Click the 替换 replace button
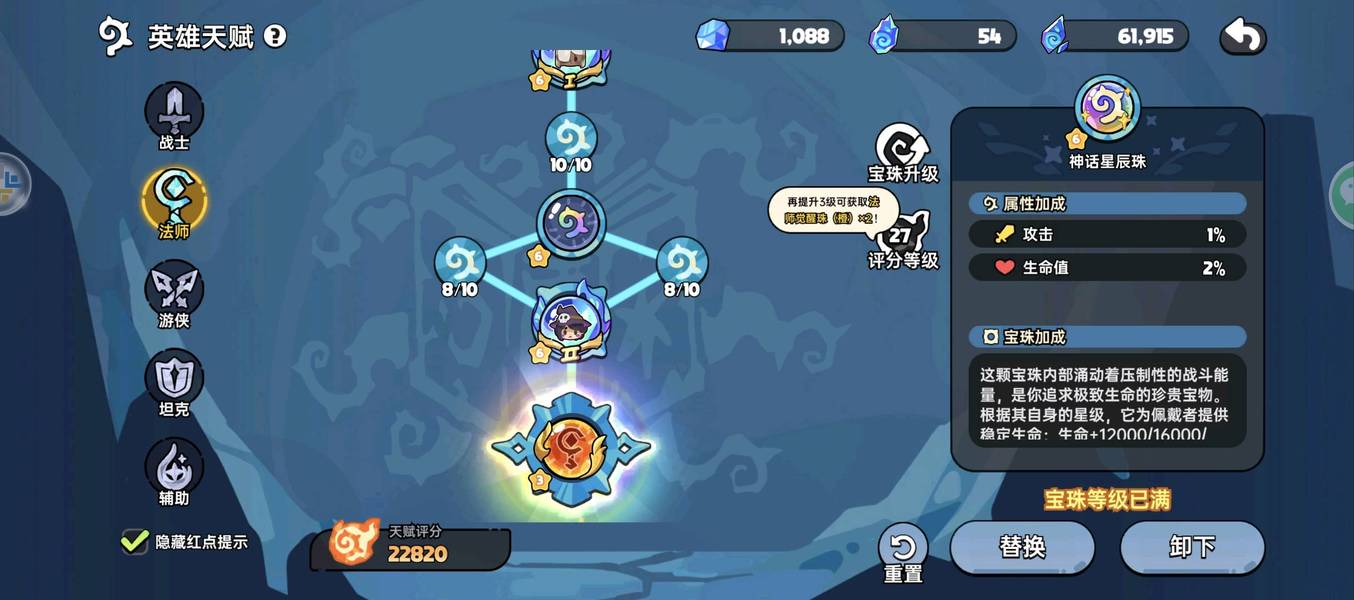The height and width of the screenshot is (600, 1354). (1022, 547)
